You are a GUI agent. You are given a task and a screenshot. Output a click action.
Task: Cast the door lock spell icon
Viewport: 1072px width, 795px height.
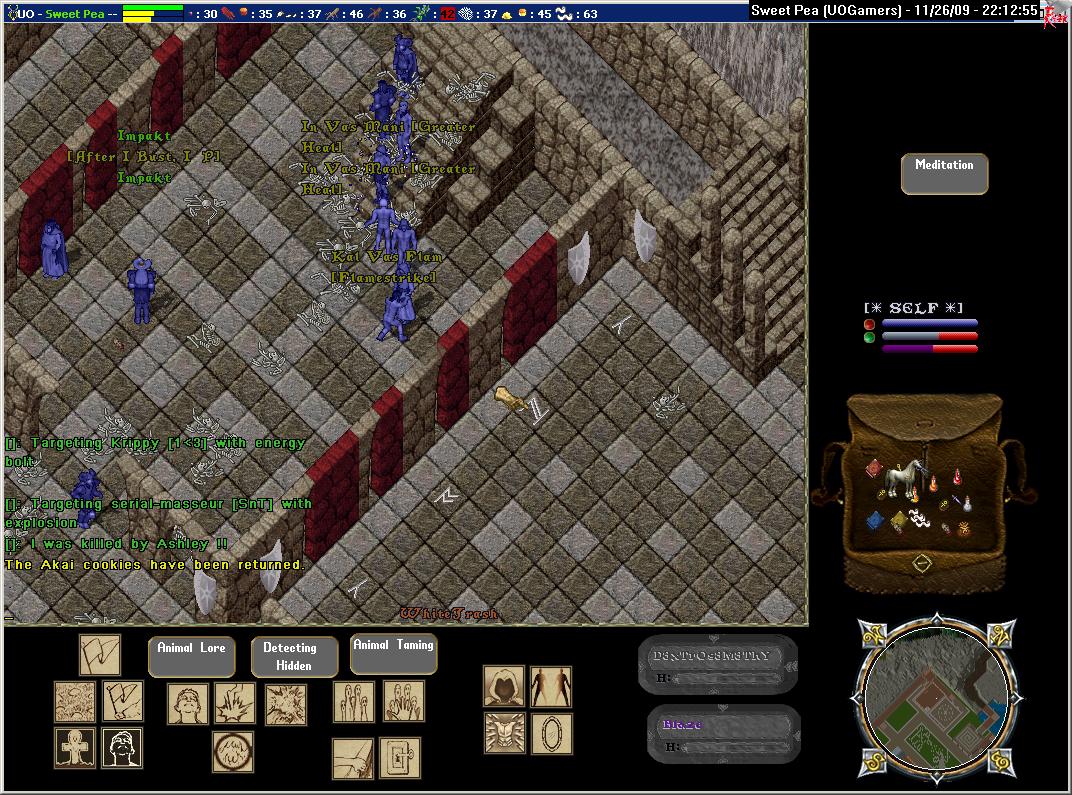coord(400,758)
